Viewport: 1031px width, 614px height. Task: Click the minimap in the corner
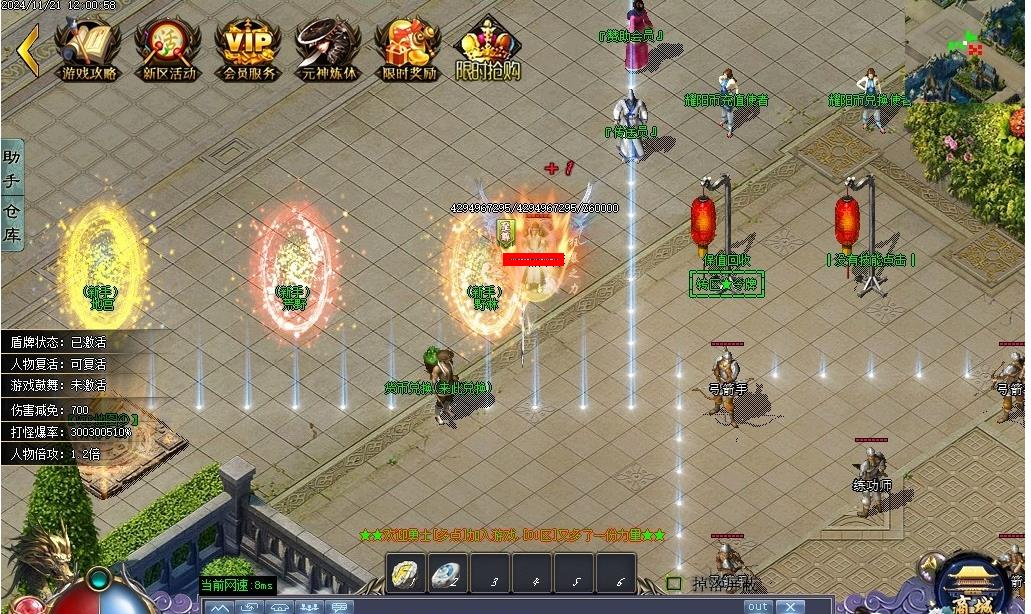(965, 50)
